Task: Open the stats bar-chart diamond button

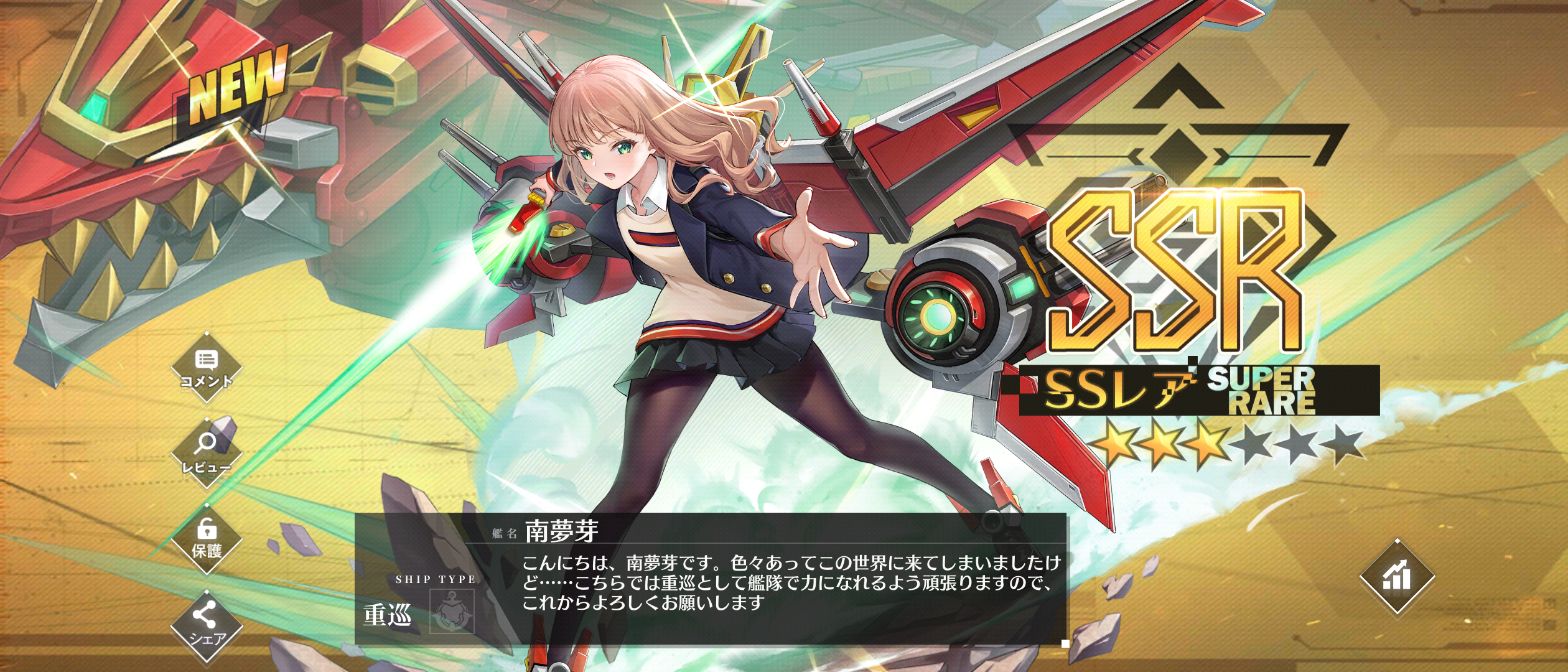Action: (x=1397, y=577)
